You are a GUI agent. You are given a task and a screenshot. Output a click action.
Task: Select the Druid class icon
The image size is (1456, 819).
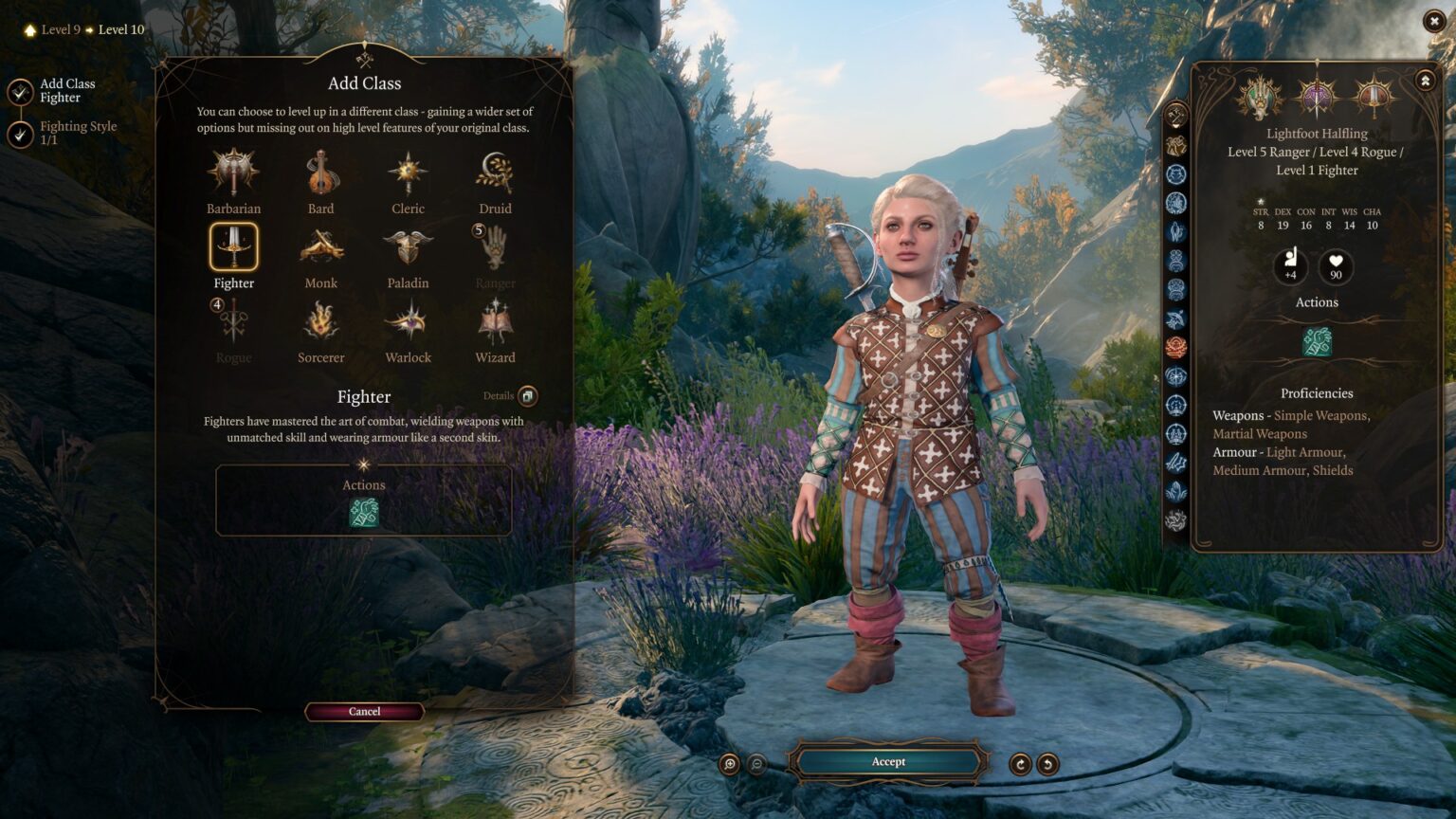(x=495, y=173)
